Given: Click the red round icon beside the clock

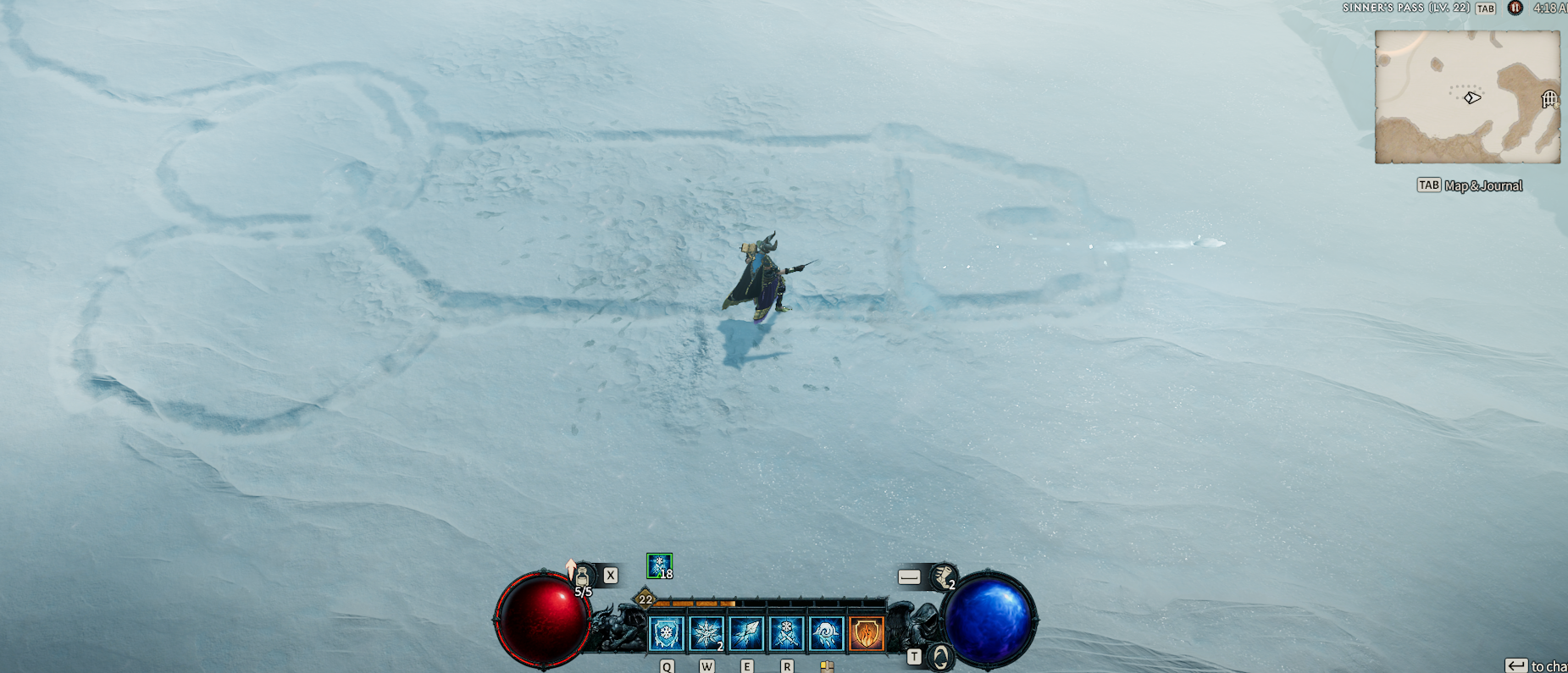Looking at the screenshot, I should (1515, 8).
